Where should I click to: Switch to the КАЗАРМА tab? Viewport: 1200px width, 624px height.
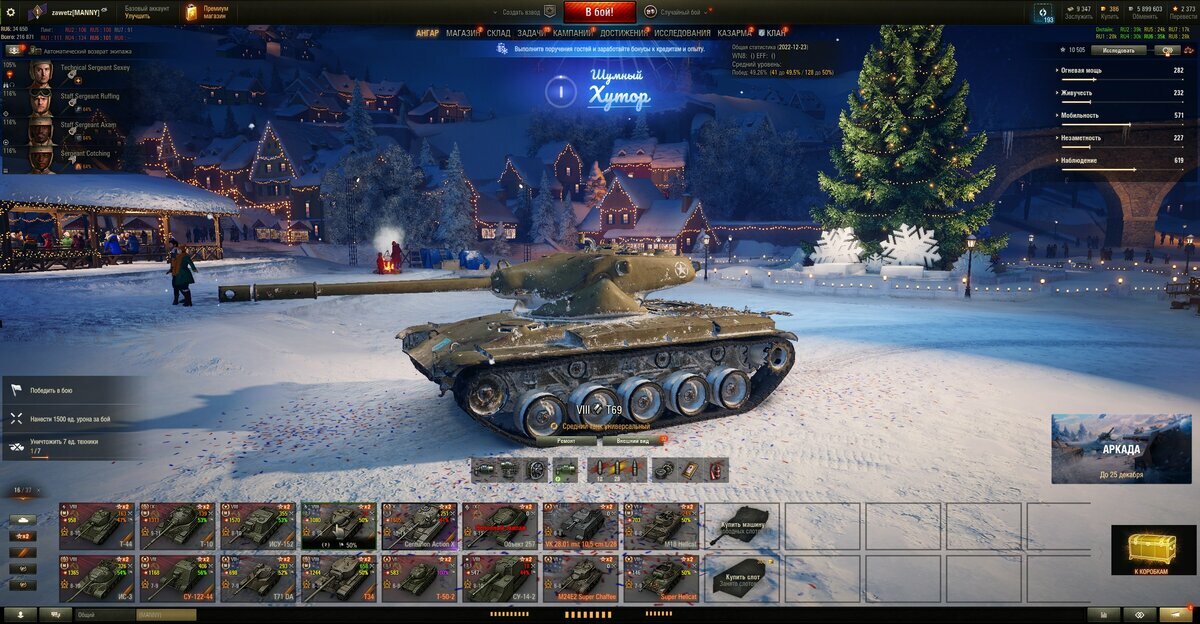click(x=734, y=33)
